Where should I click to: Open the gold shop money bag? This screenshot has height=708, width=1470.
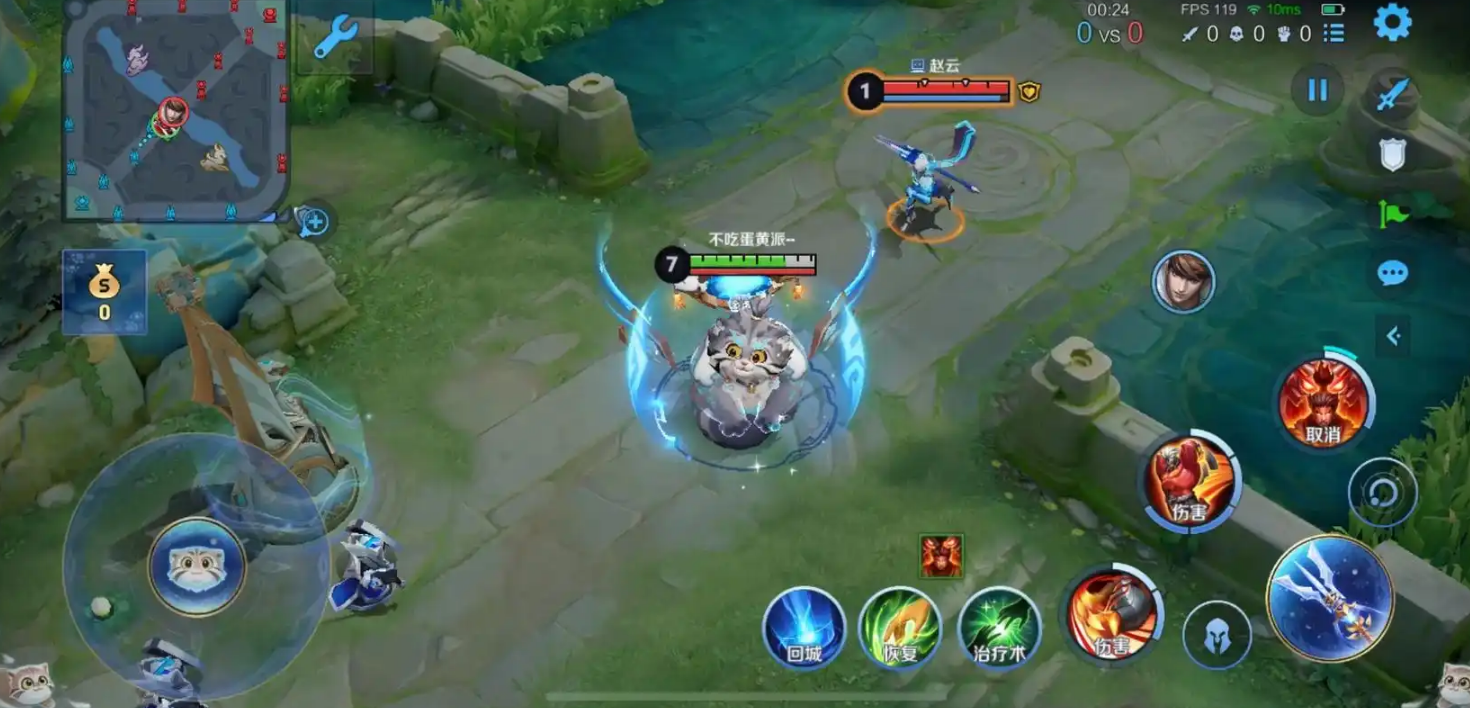tap(104, 291)
